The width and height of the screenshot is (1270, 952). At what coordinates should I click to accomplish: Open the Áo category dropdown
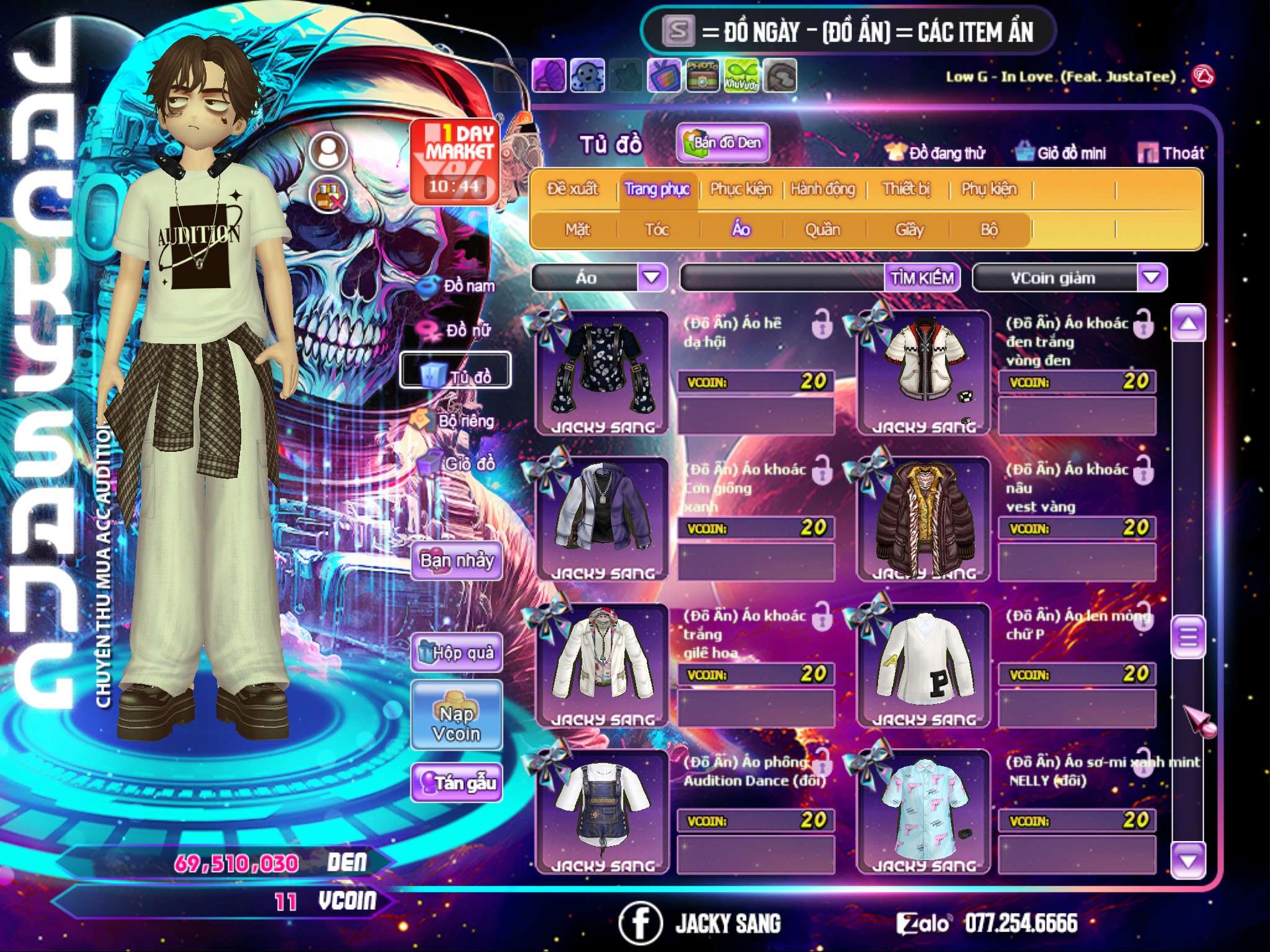coord(651,278)
